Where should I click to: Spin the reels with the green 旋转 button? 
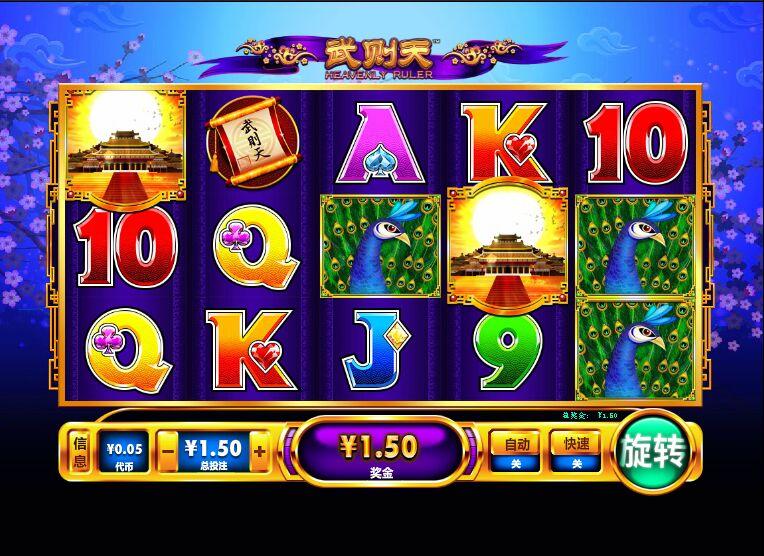point(654,454)
